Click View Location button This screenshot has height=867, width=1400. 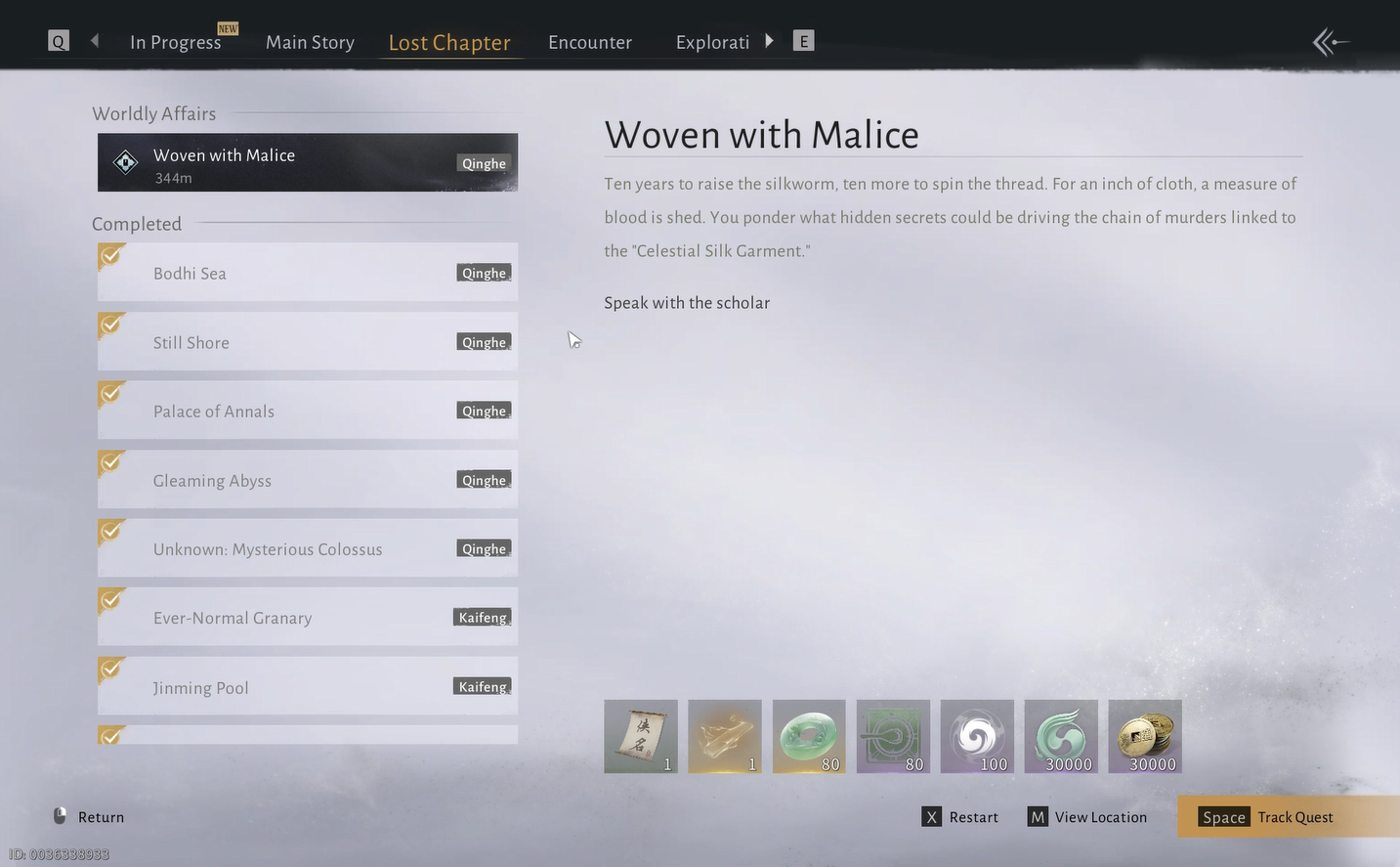(1087, 817)
